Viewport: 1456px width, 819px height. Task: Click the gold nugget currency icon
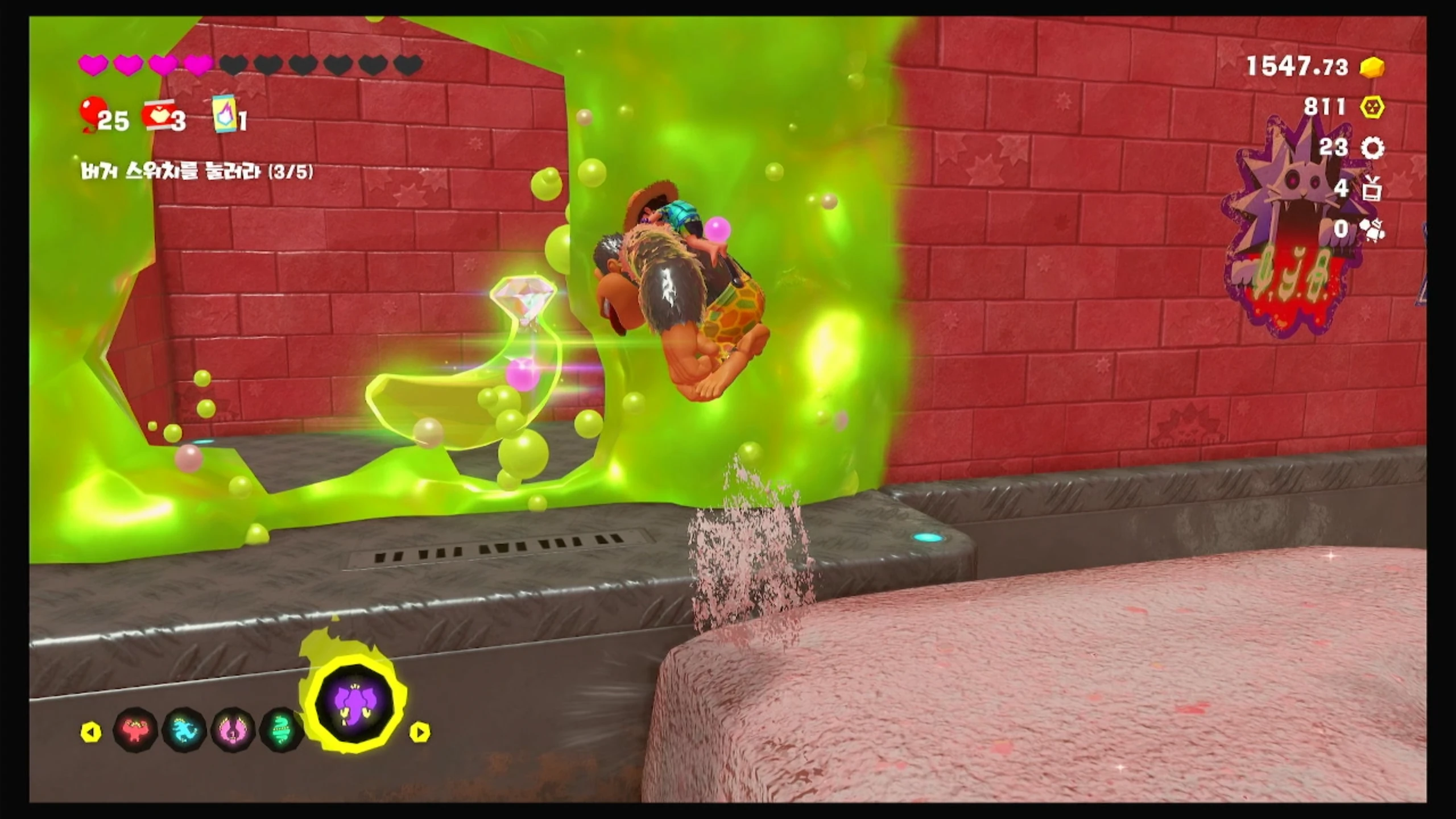[1372, 68]
